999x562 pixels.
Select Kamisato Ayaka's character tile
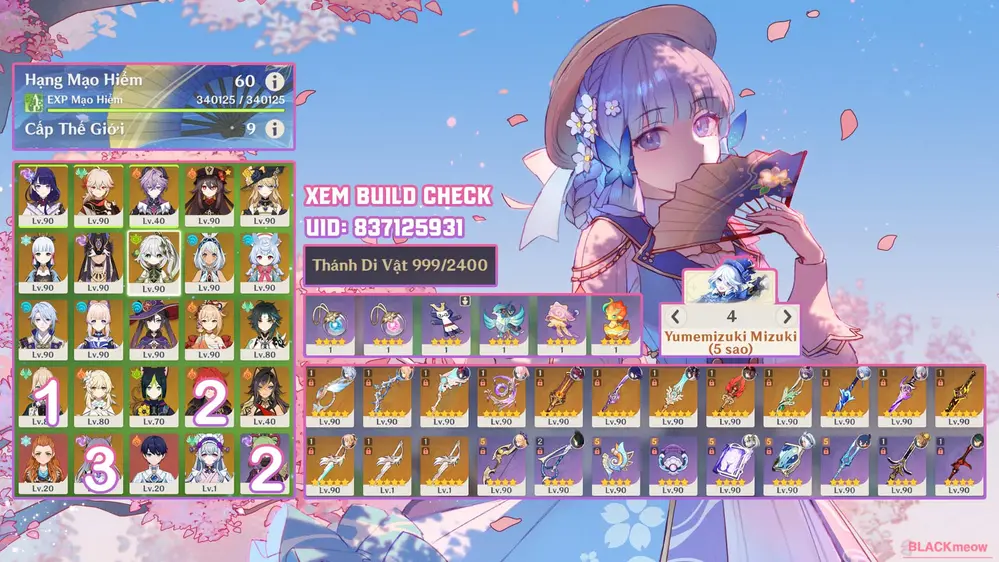point(42,260)
